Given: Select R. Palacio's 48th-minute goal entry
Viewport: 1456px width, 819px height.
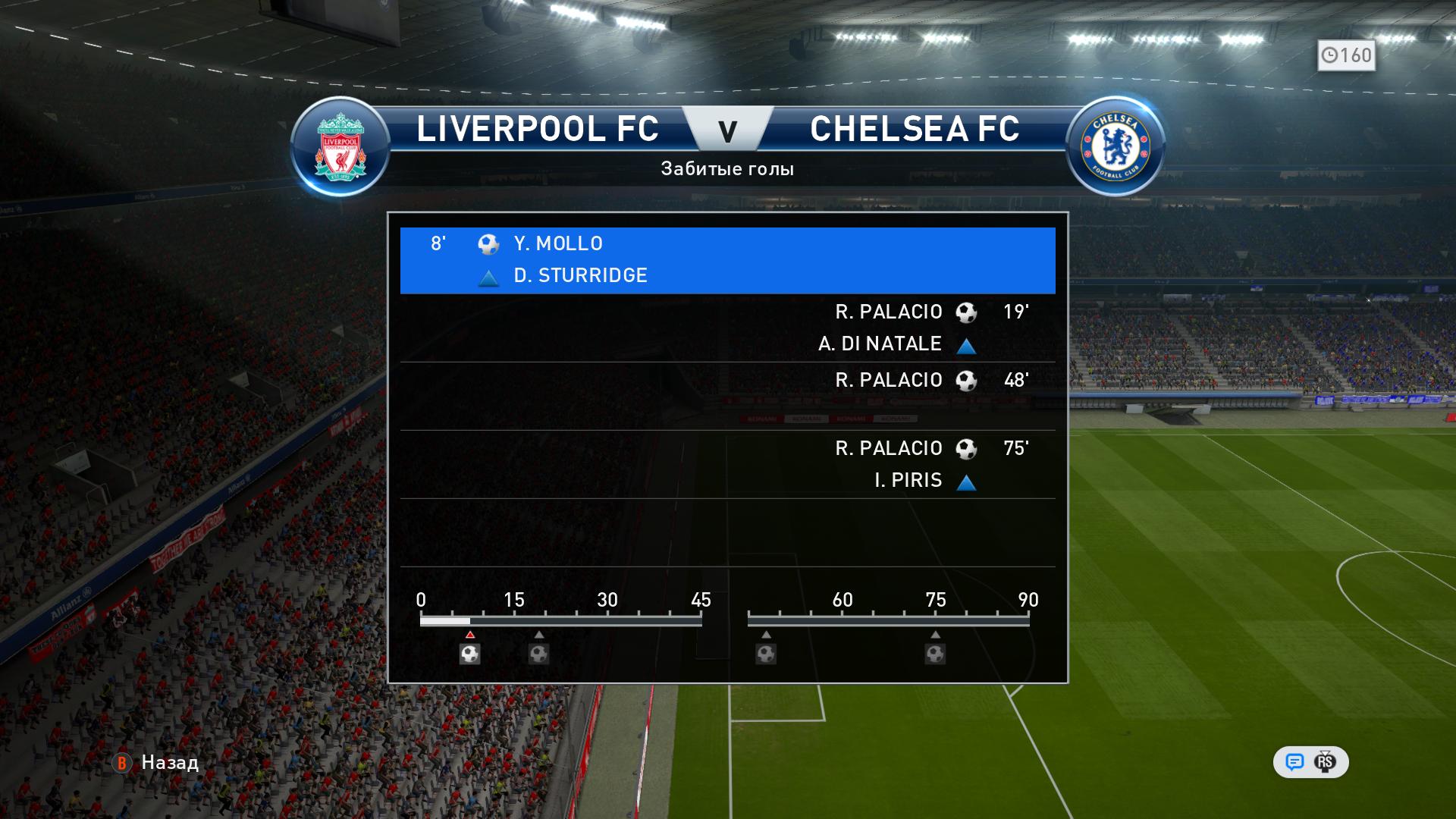Looking at the screenshot, I should 727,396.
